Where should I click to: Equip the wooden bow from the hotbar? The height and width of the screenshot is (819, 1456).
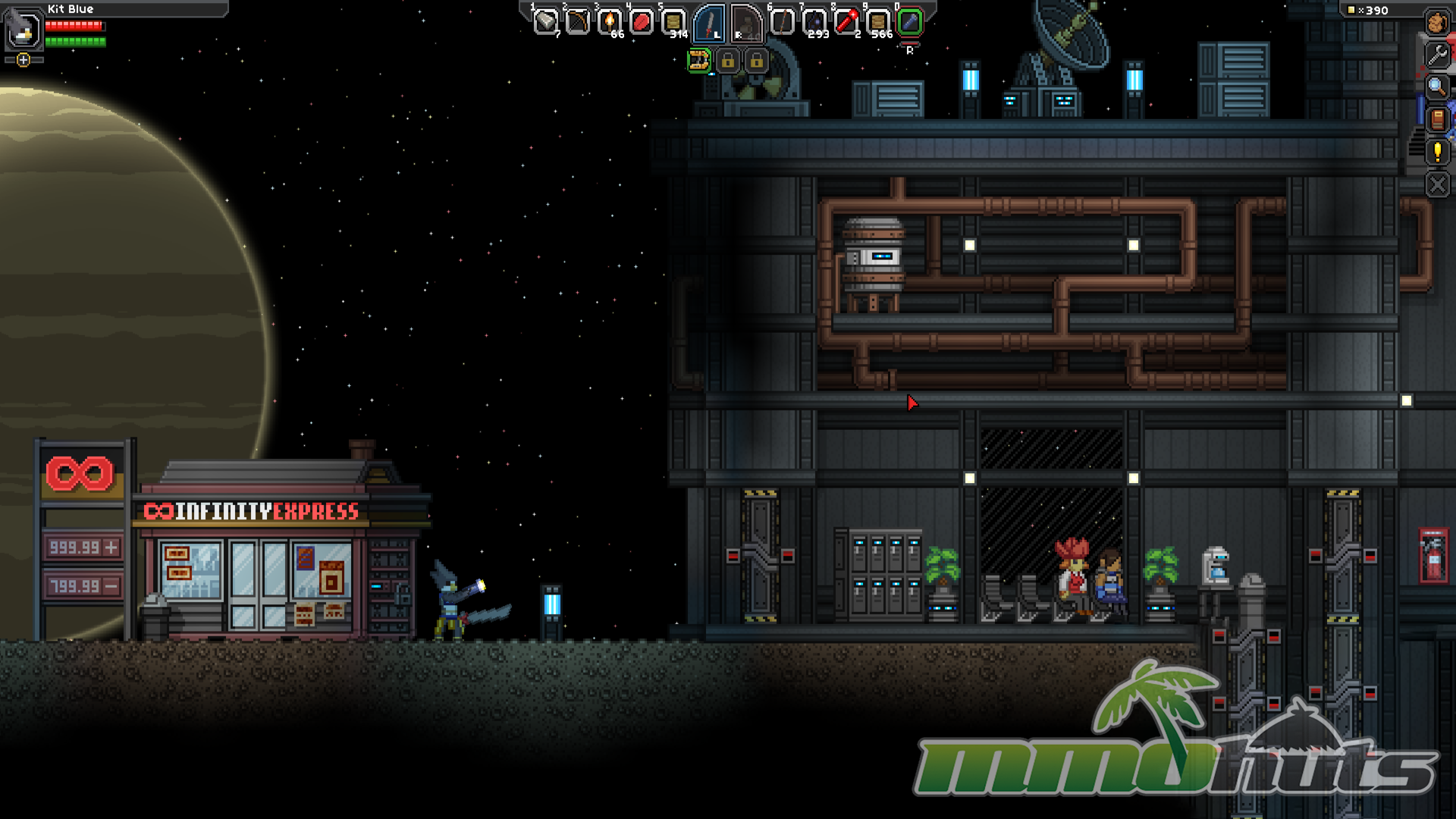[577, 22]
